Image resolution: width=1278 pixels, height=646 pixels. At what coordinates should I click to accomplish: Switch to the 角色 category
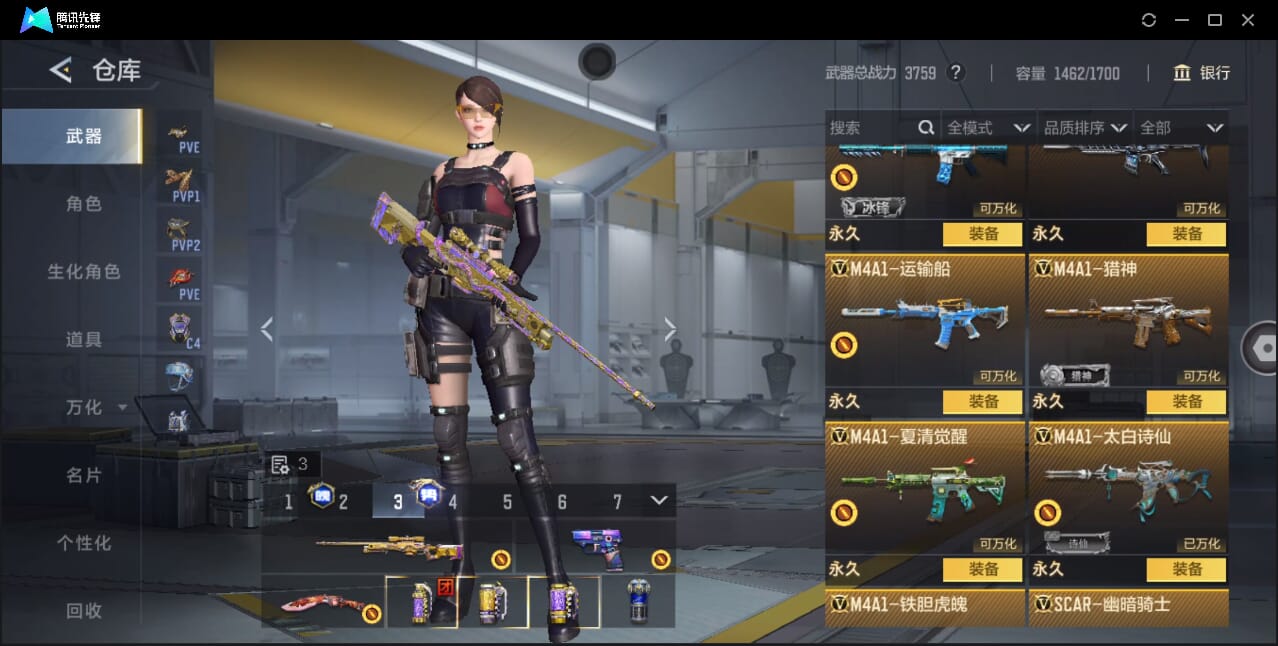pyautogui.click(x=84, y=204)
